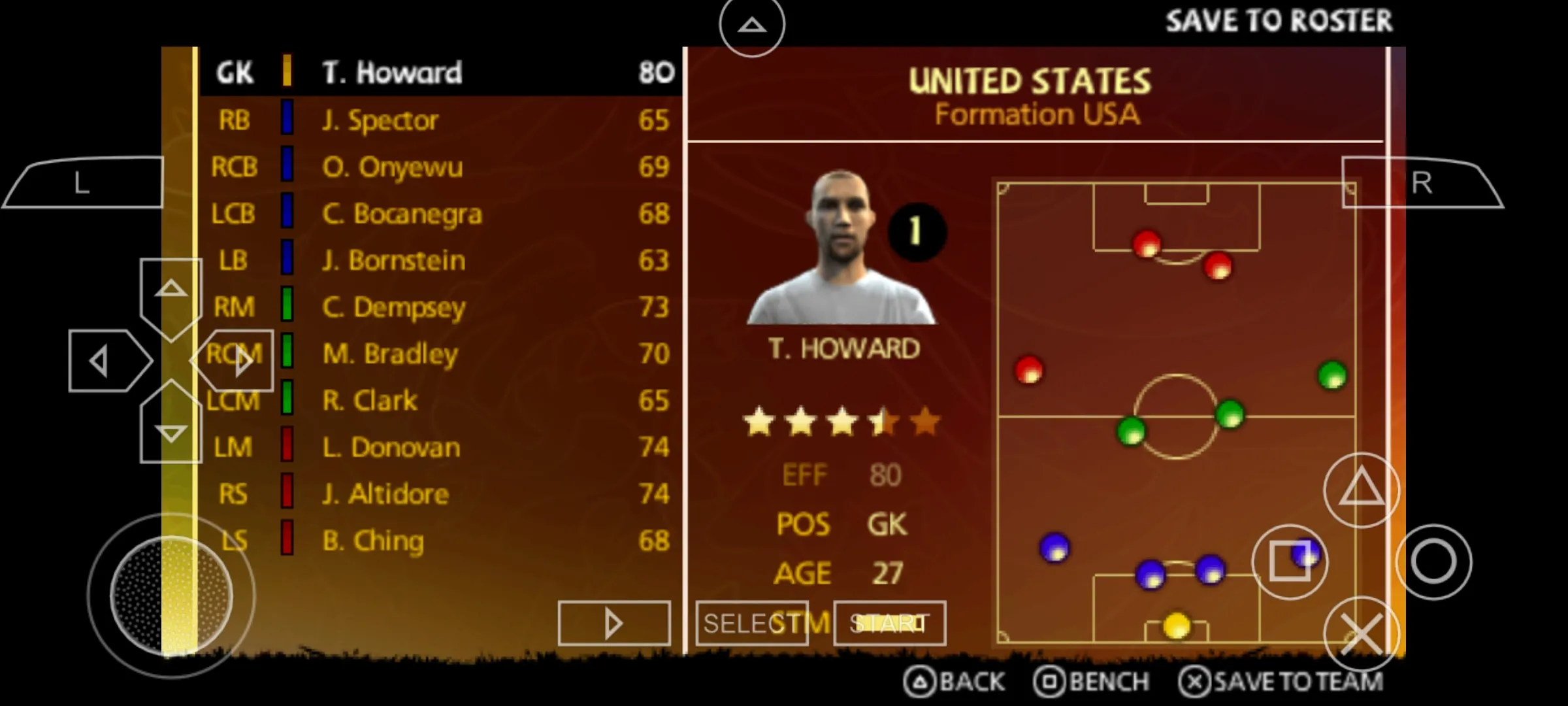The image size is (1568, 706).
Task: Tap the emulator SELECT button
Action: (x=751, y=624)
